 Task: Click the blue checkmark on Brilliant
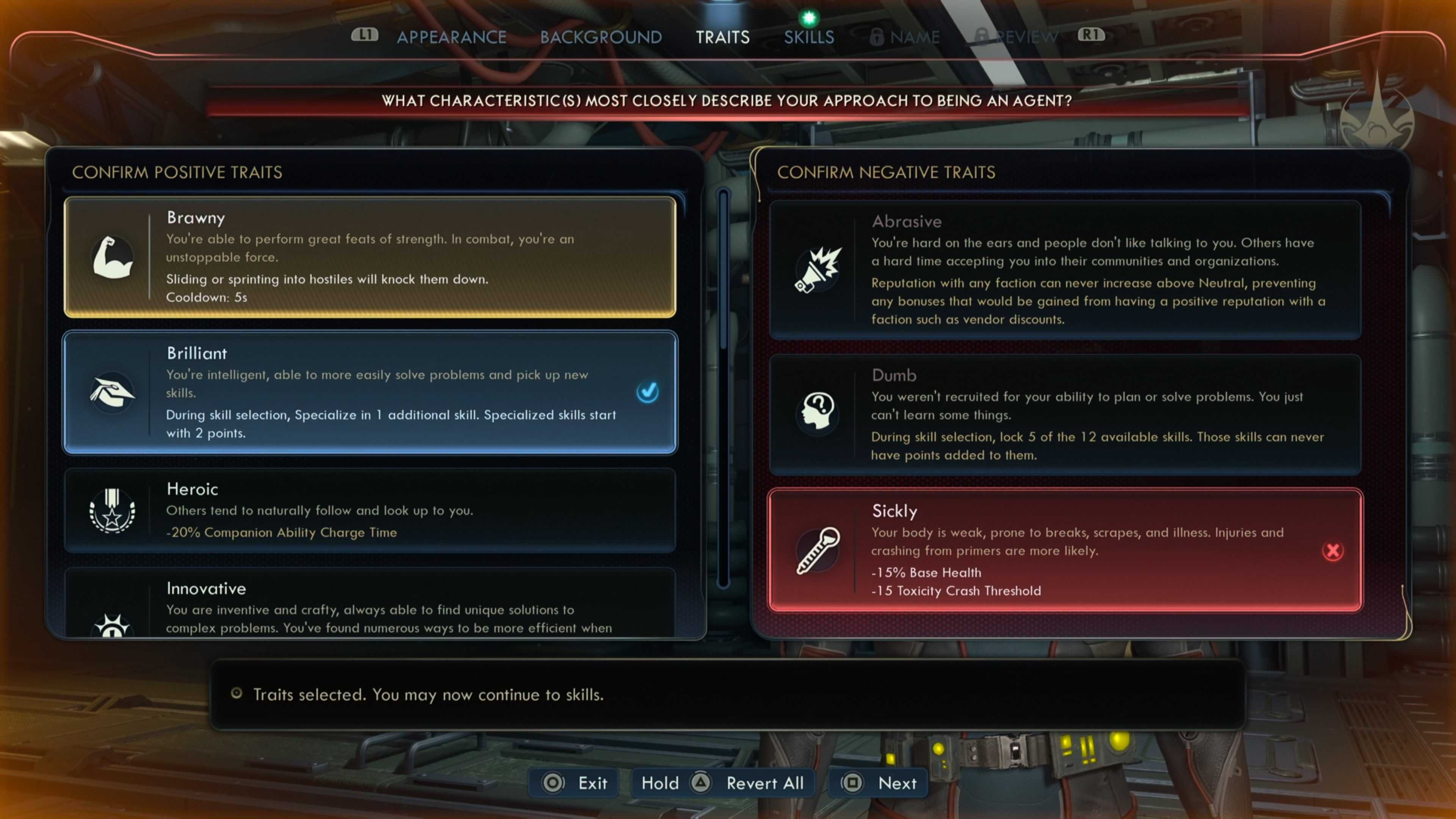click(x=647, y=392)
